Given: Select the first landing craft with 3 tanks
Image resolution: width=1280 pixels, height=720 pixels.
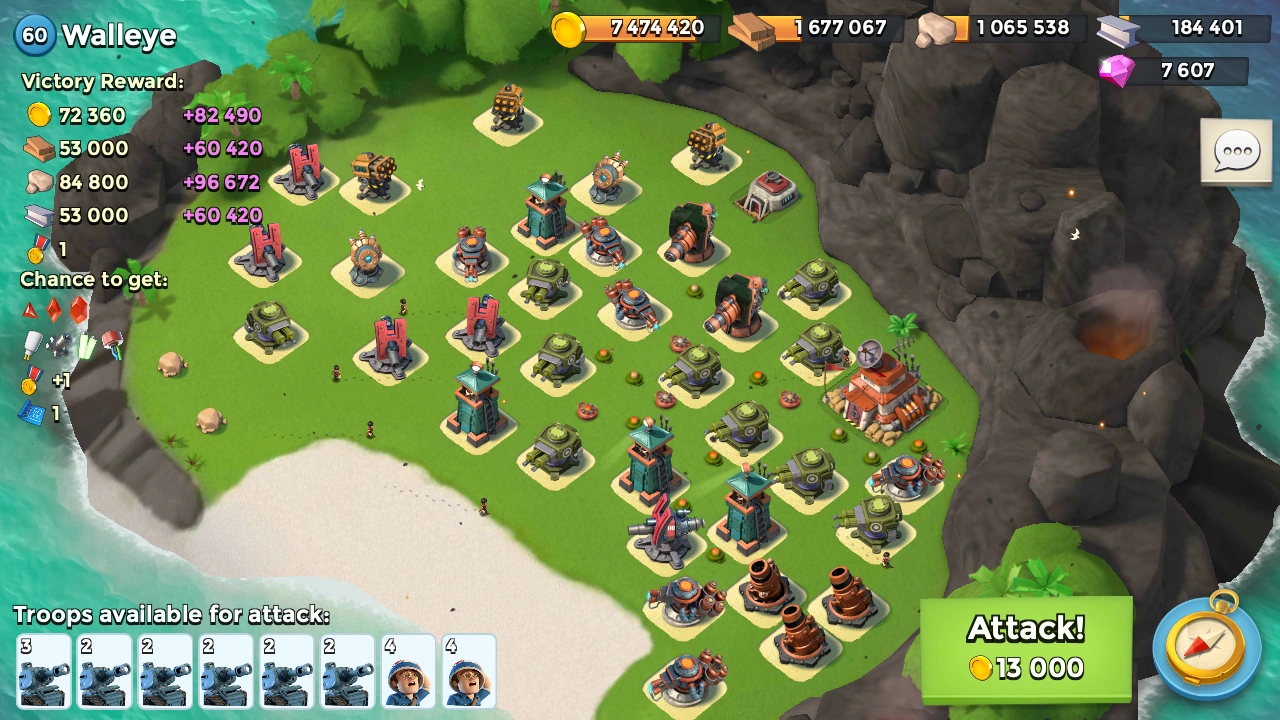Looking at the screenshot, I should (x=43, y=670).
